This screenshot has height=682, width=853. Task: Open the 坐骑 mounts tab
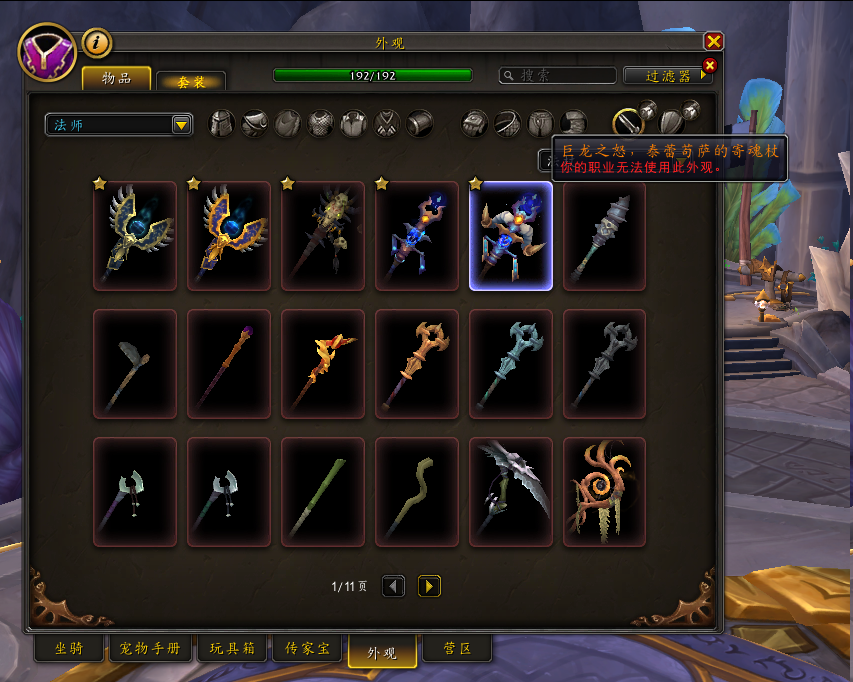point(69,648)
